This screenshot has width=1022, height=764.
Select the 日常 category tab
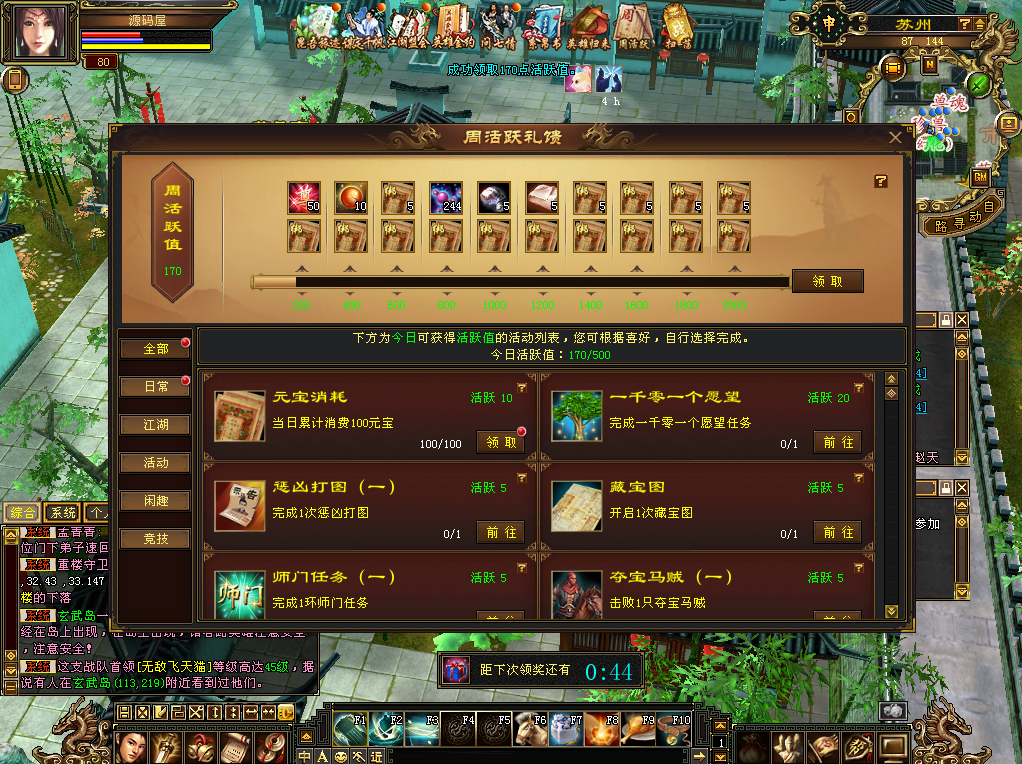pos(155,386)
